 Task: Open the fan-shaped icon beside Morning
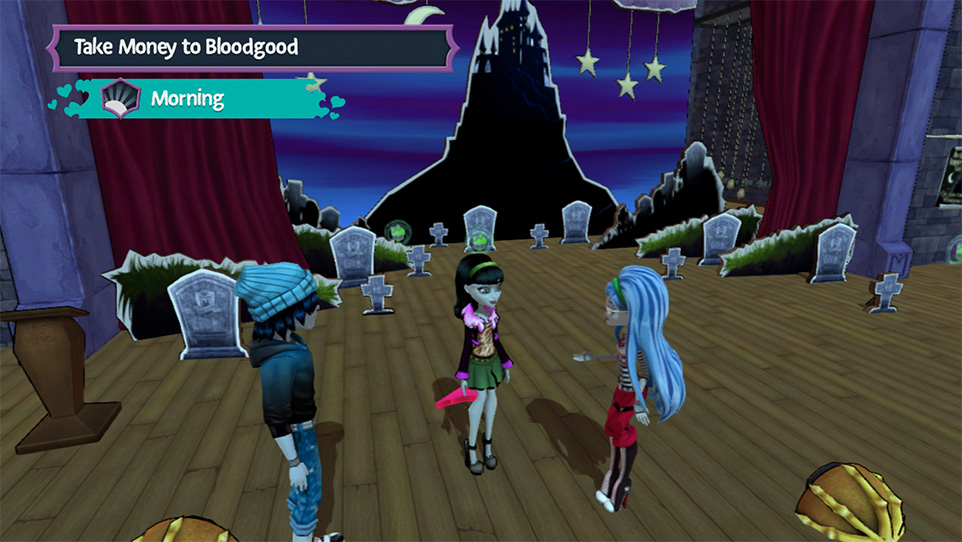click(120, 98)
